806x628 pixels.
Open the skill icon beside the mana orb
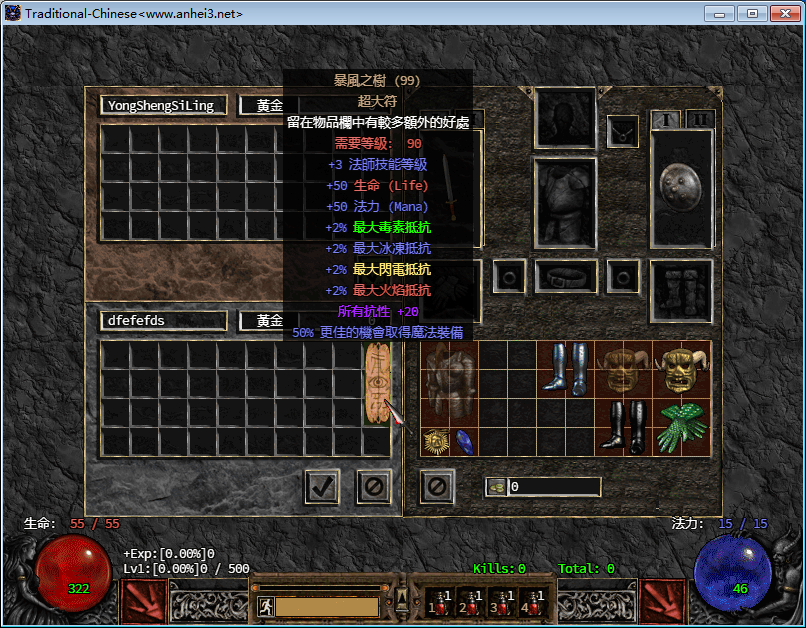point(663,602)
